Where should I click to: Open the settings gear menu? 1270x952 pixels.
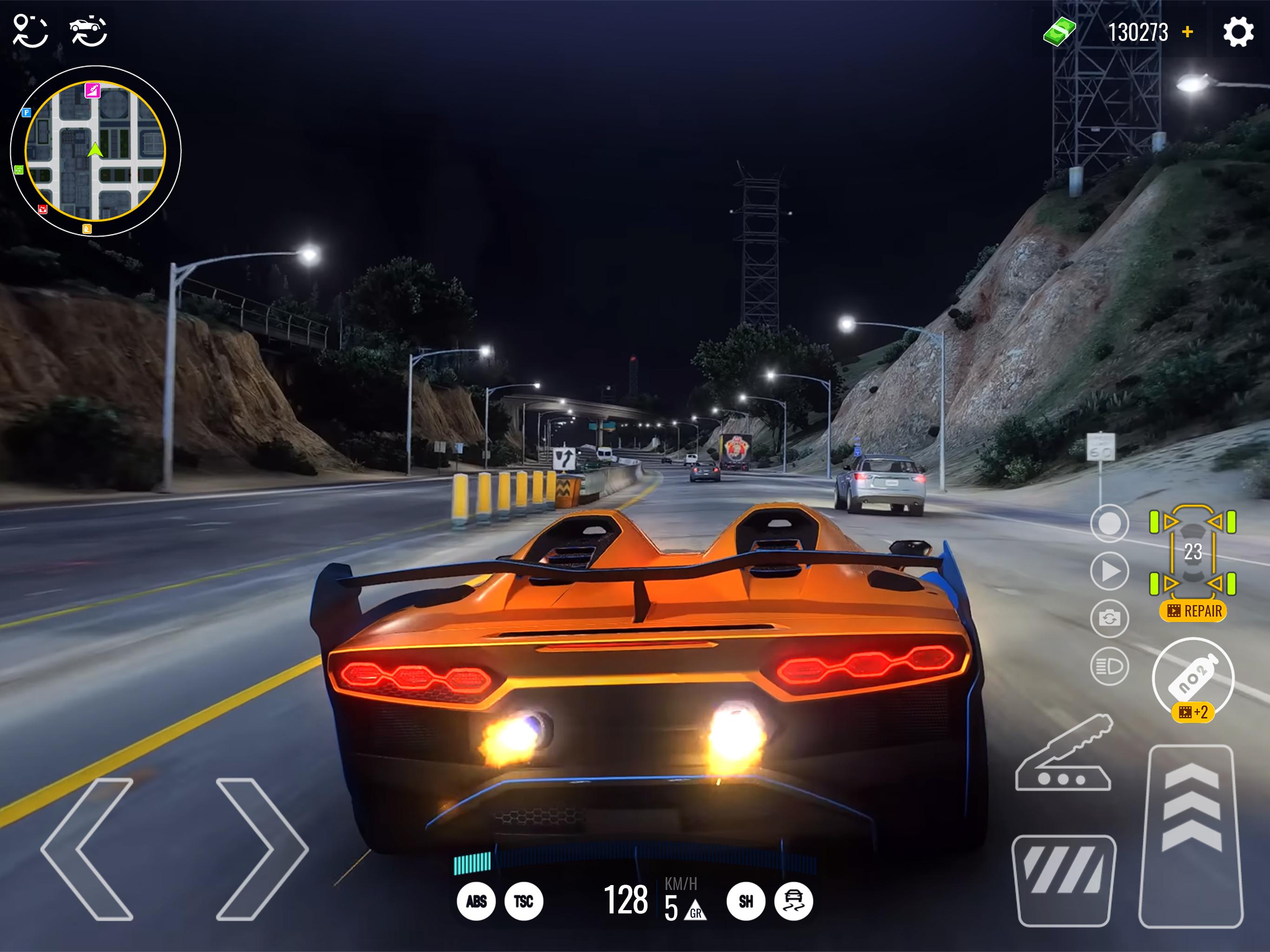point(1238,32)
